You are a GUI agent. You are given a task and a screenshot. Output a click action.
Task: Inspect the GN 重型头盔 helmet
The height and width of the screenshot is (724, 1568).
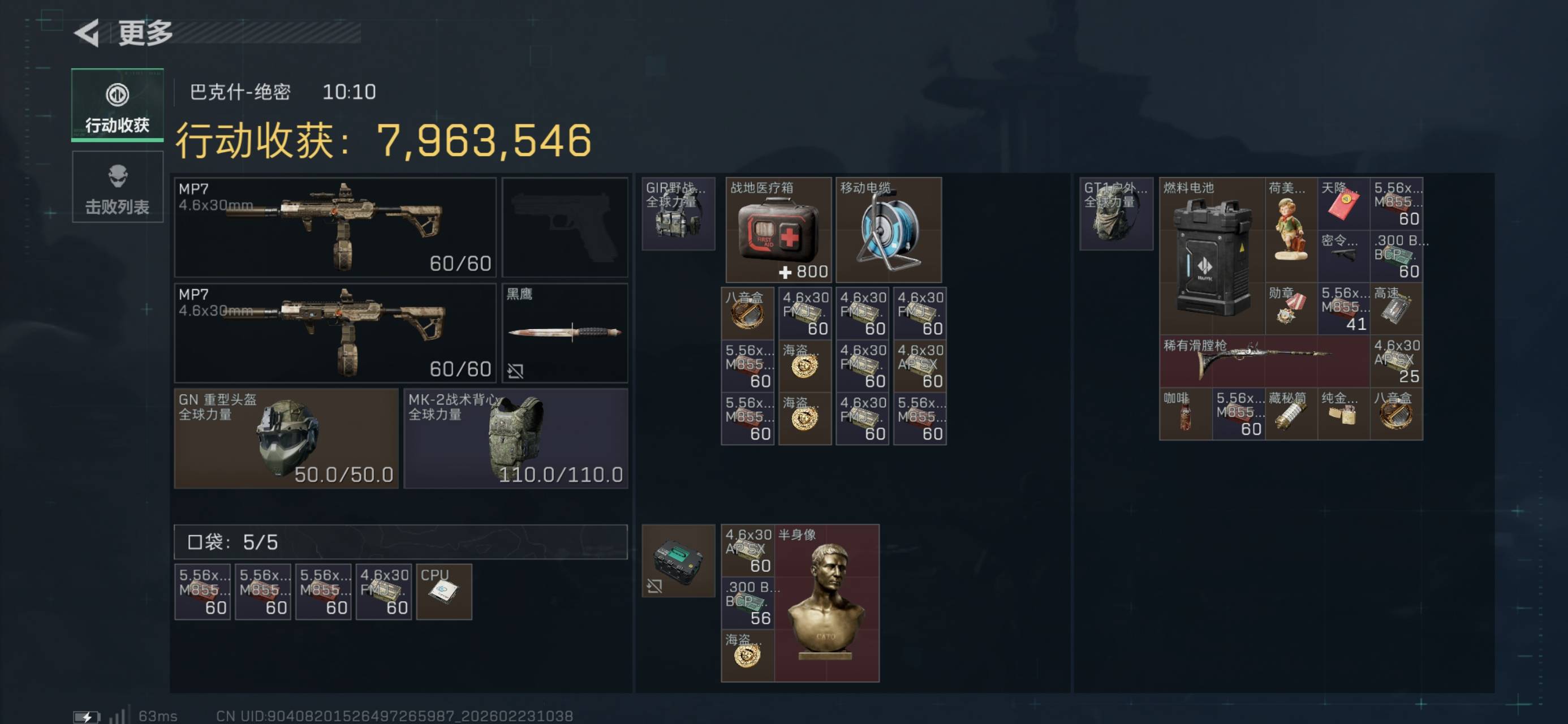tap(286, 438)
